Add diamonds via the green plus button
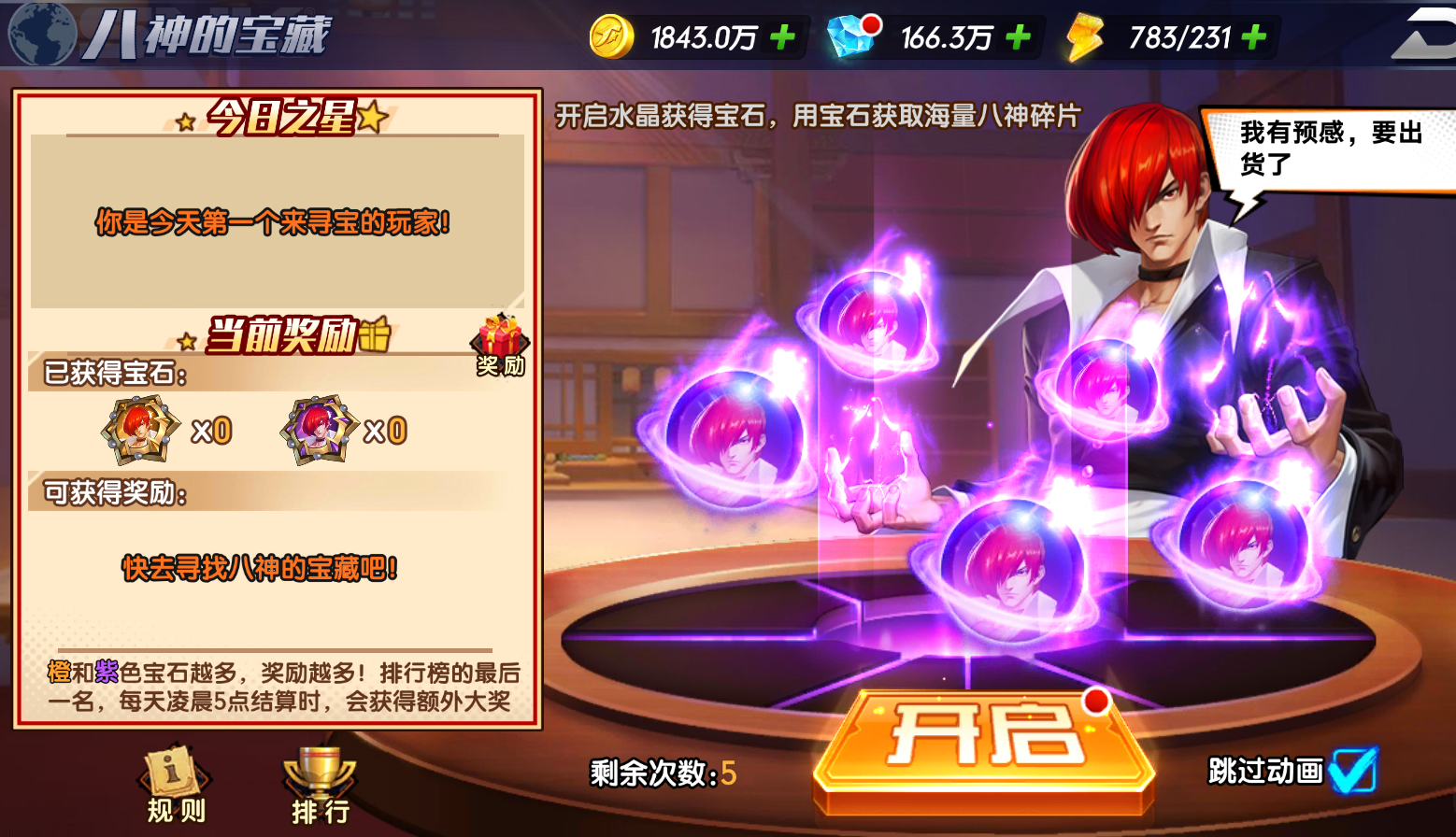Image resolution: width=1456 pixels, height=837 pixels. [1017, 35]
